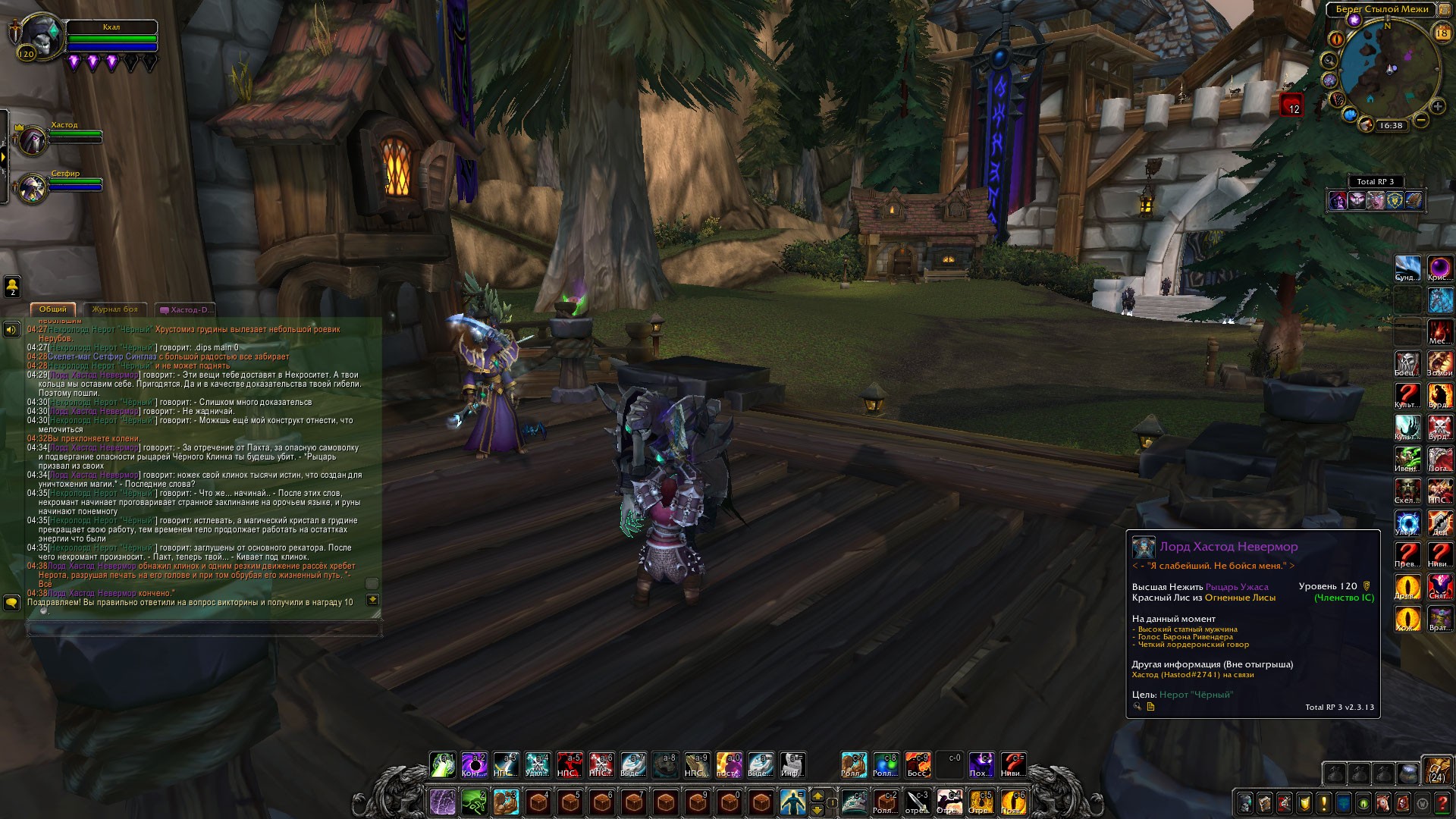
Task: Open the achievements gold shield button
Action: [x=1304, y=802]
